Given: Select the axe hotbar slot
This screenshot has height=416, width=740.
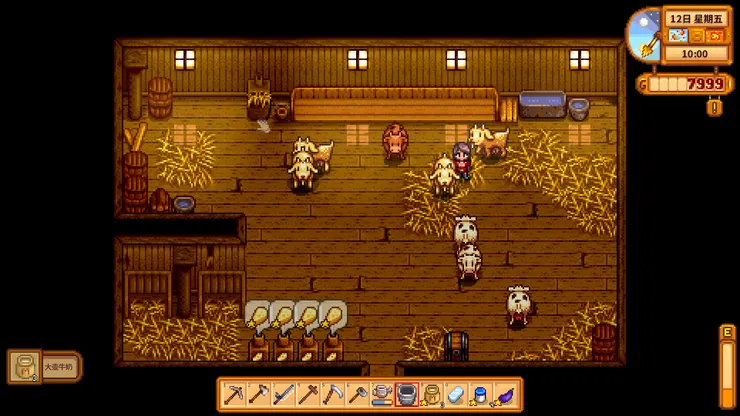Looking at the screenshot, I should [258, 394].
